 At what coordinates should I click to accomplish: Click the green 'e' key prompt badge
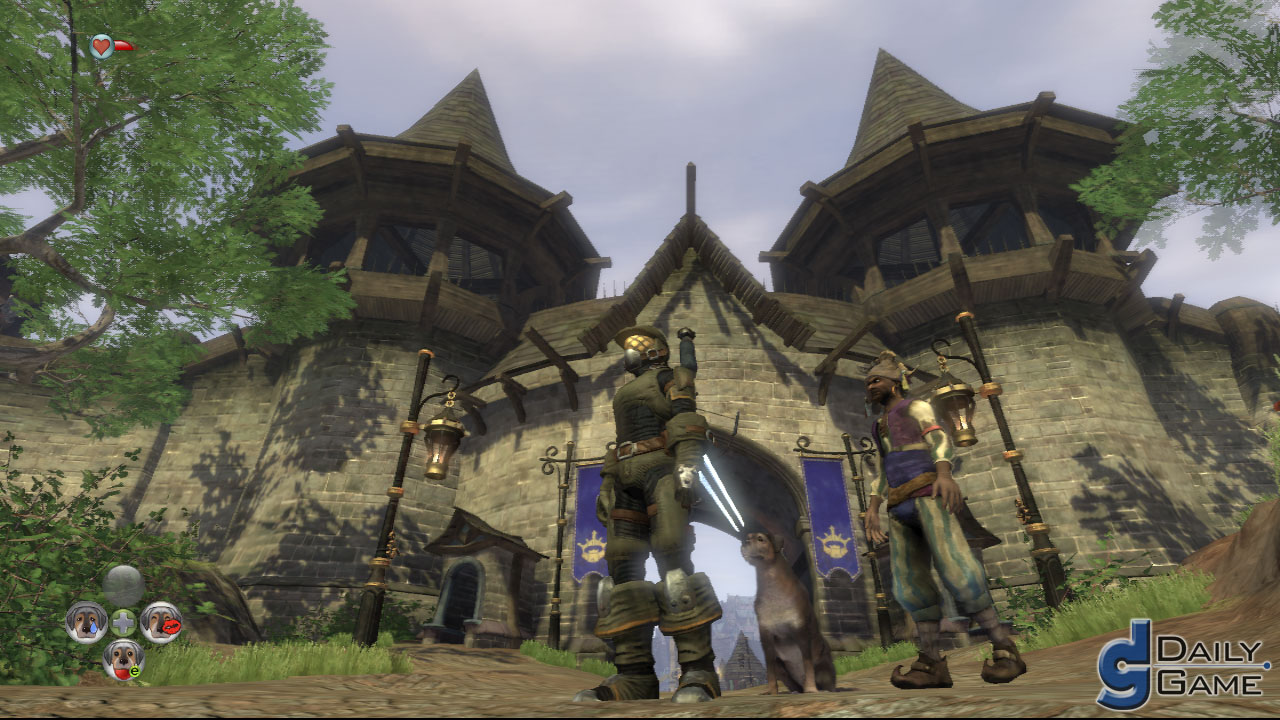pyautogui.click(x=135, y=671)
